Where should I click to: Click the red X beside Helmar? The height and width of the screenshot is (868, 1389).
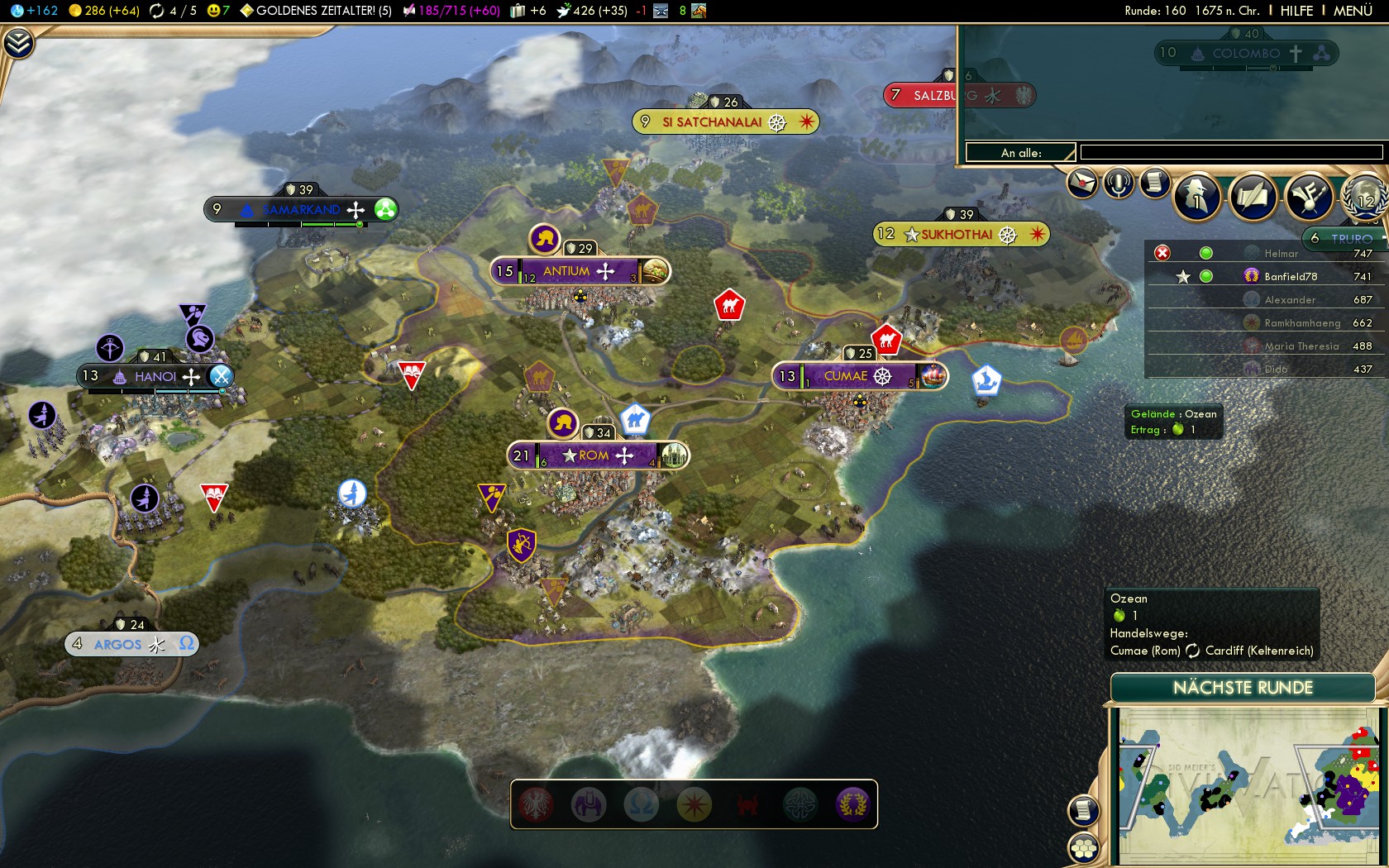coord(1162,253)
